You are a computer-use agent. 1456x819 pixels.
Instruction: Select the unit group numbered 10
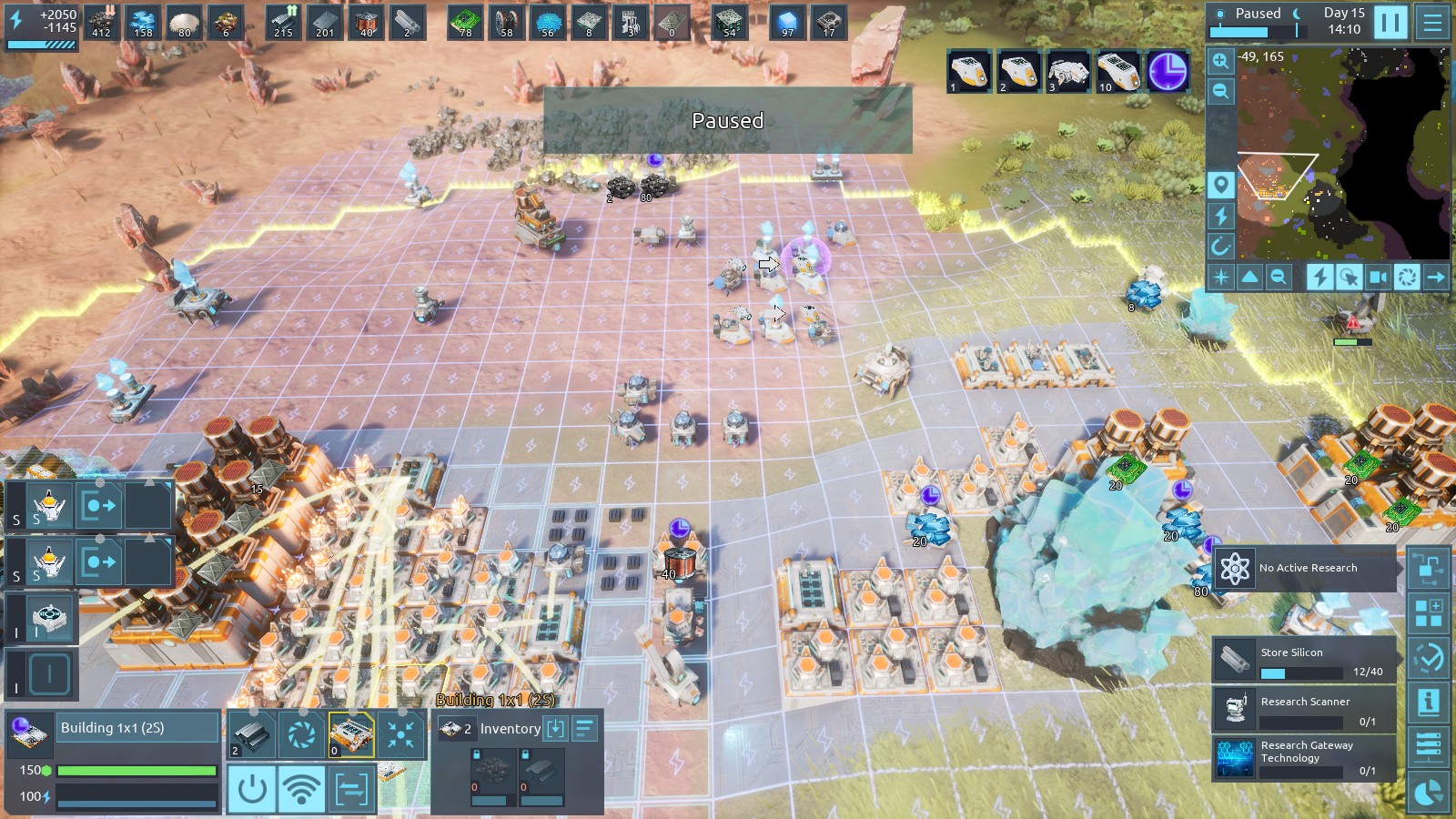(x=1118, y=70)
